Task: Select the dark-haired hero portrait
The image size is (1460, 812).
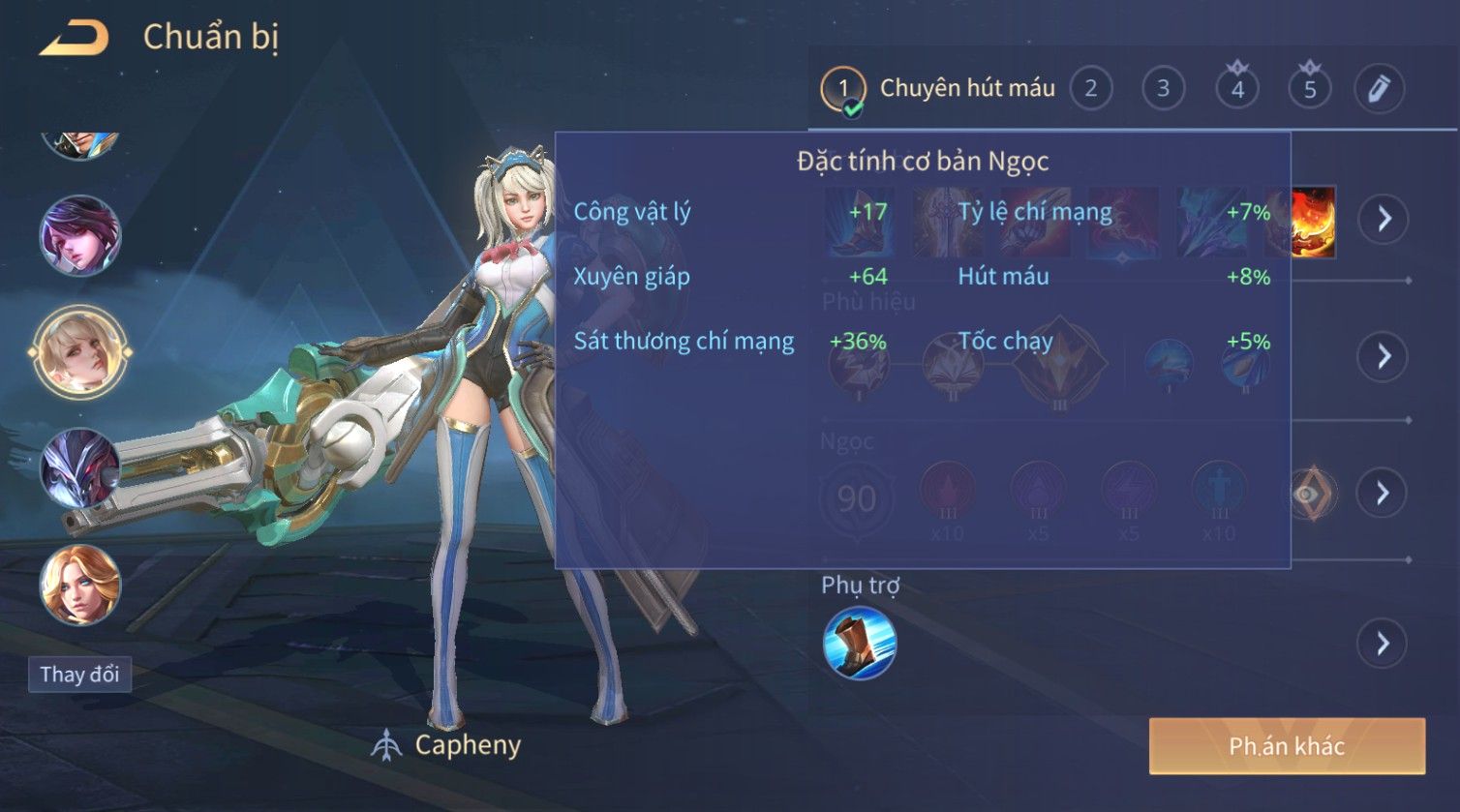Action: click(80, 235)
